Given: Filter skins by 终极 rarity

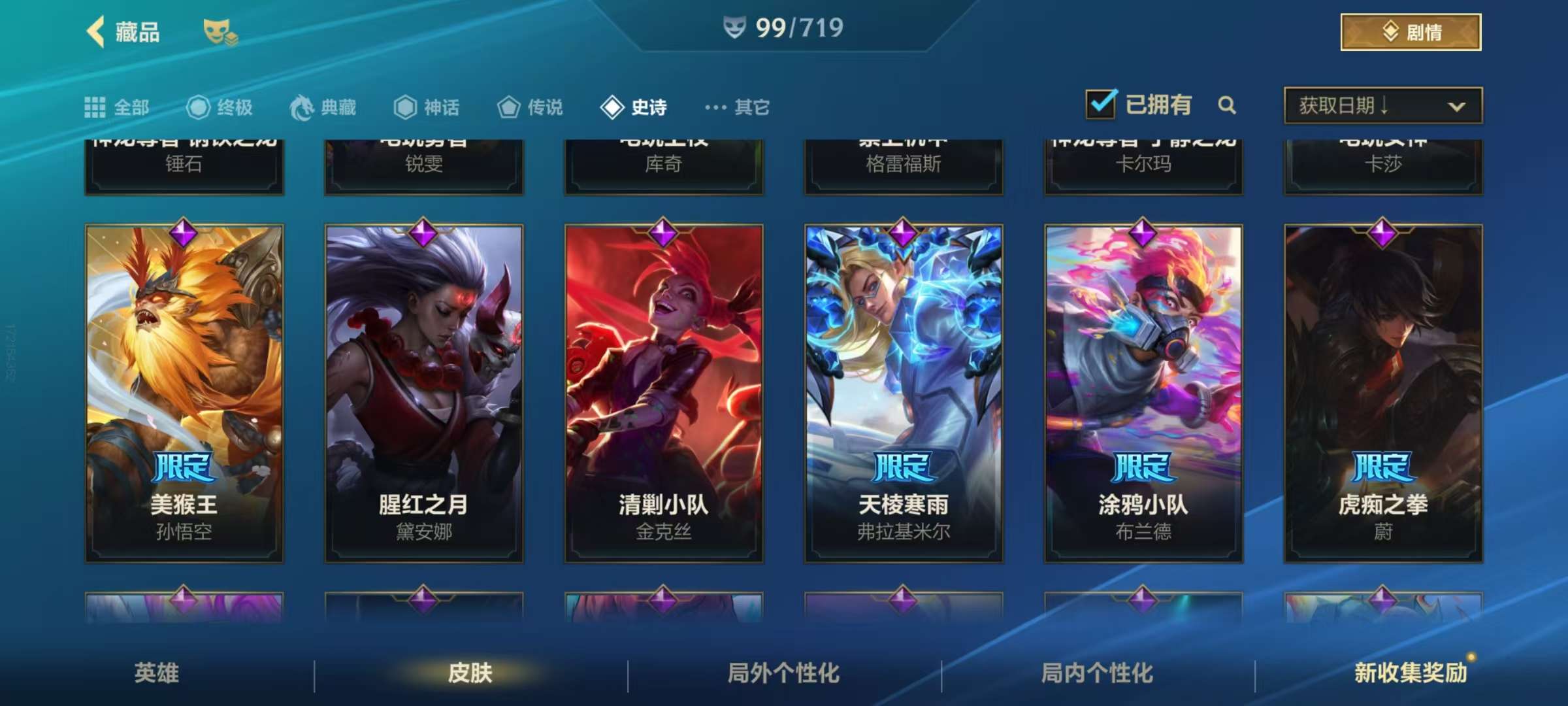Looking at the screenshot, I should pos(220,107).
